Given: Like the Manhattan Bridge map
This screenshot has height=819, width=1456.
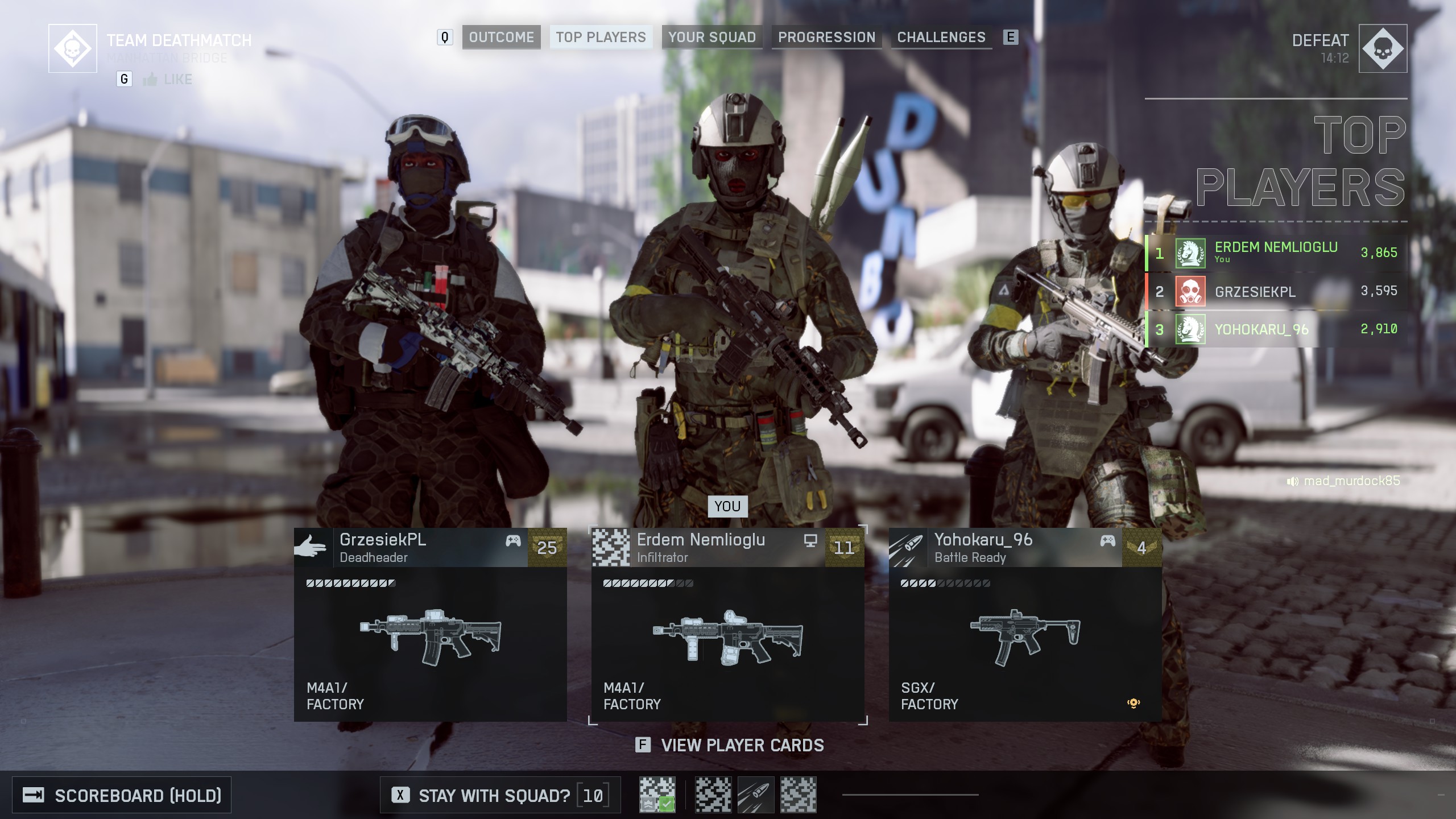Looking at the screenshot, I should tap(168, 80).
